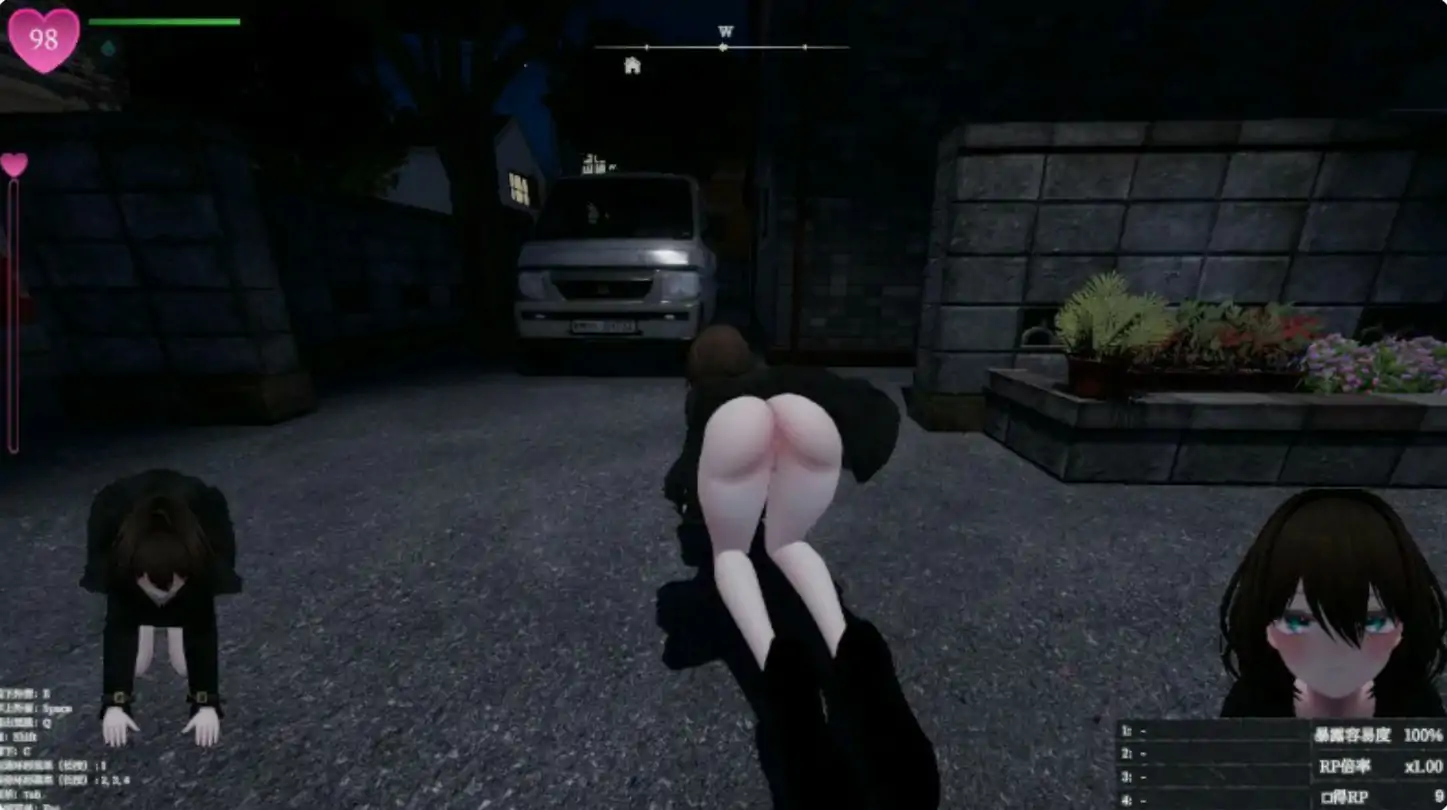Click the W direction marker on the compass
This screenshot has height=810, width=1447.
pos(723,32)
